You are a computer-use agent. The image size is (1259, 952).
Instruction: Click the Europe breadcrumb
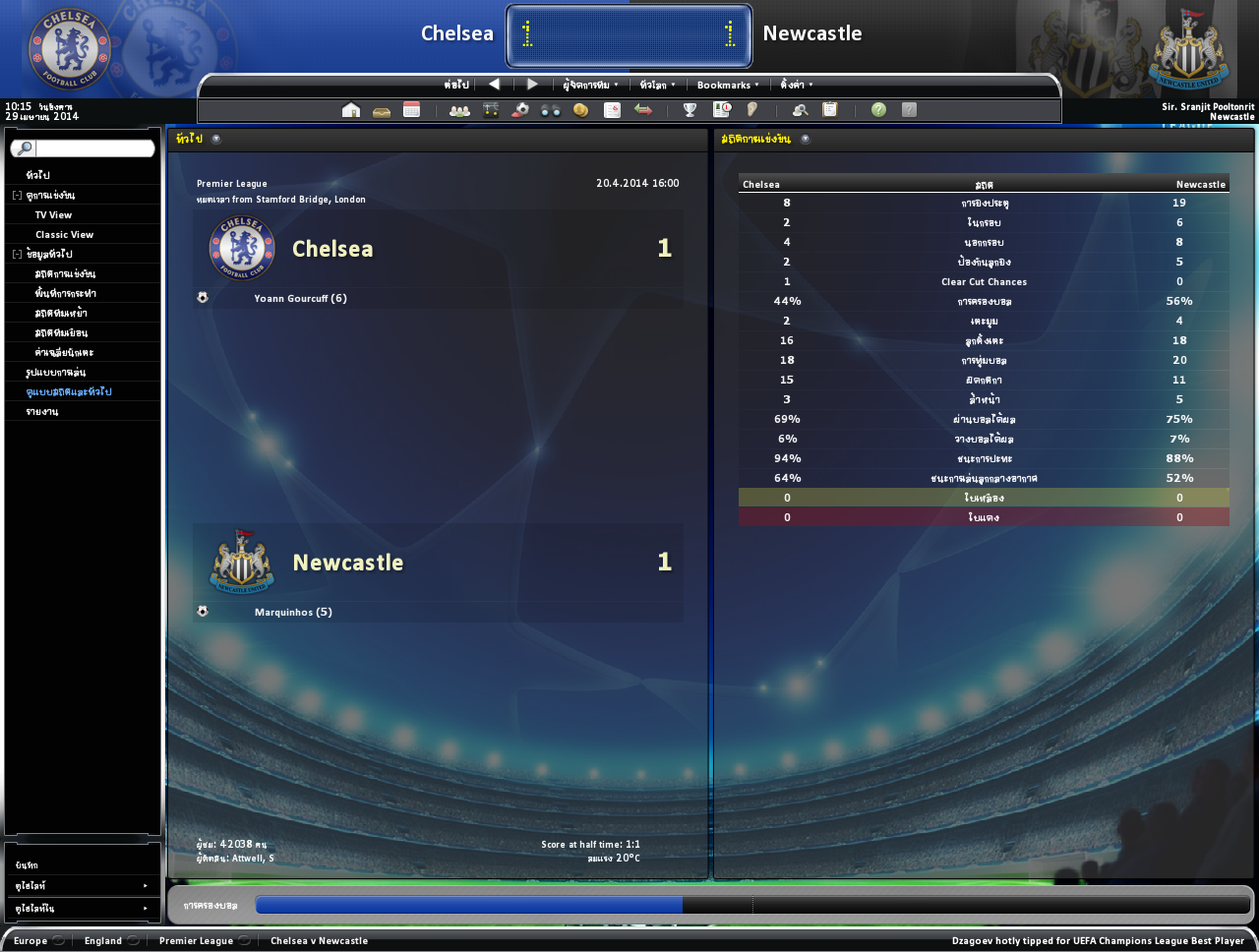(x=30, y=941)
